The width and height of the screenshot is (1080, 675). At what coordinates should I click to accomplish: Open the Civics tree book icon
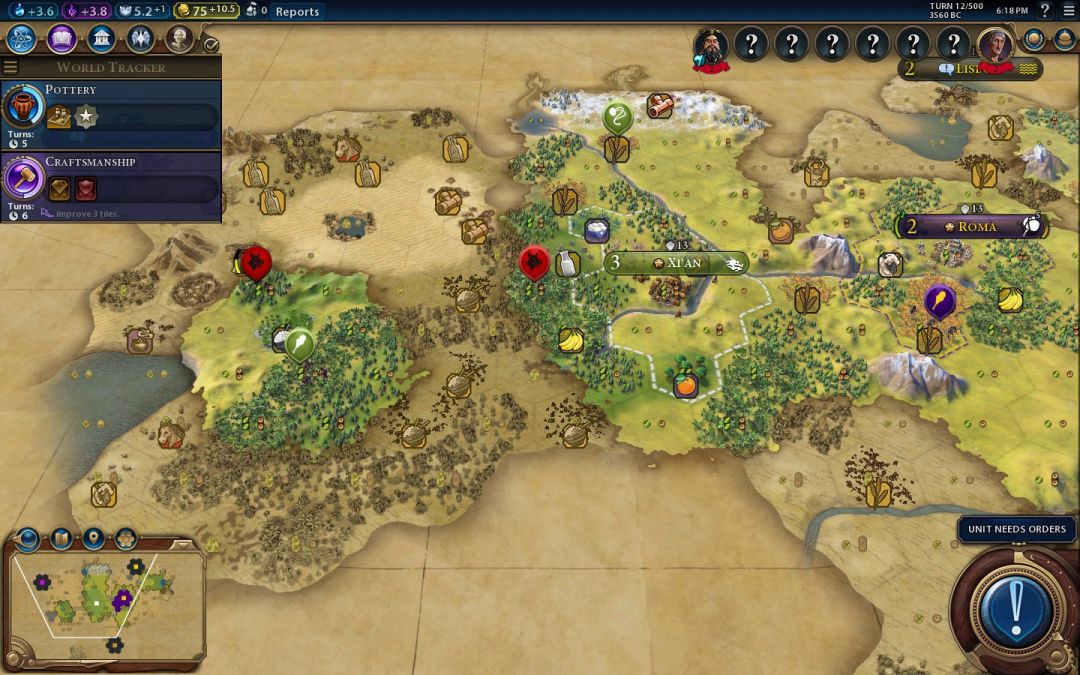pos(62,39)
